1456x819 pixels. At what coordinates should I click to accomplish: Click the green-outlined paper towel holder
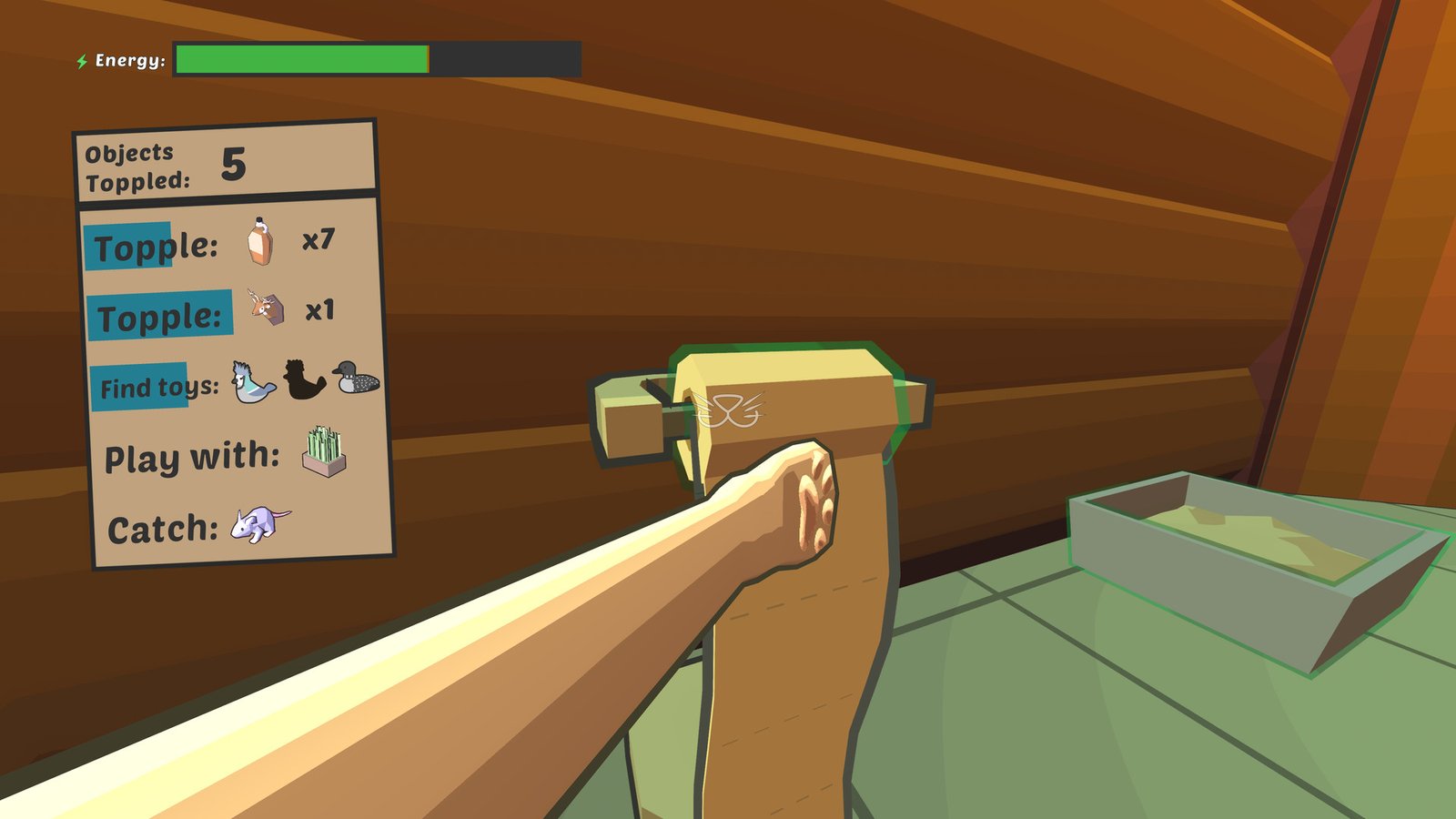tap(778, 400)
